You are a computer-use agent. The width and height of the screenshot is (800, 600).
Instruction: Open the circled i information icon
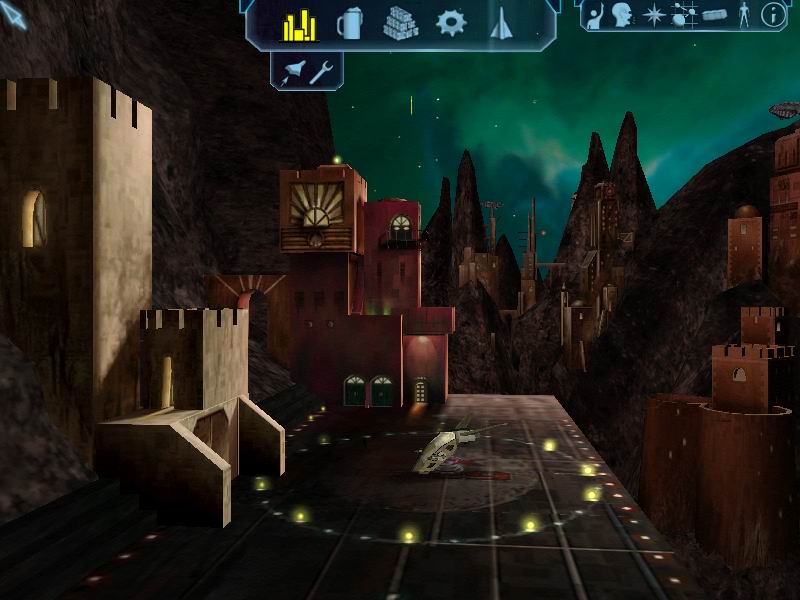point(773,14)
